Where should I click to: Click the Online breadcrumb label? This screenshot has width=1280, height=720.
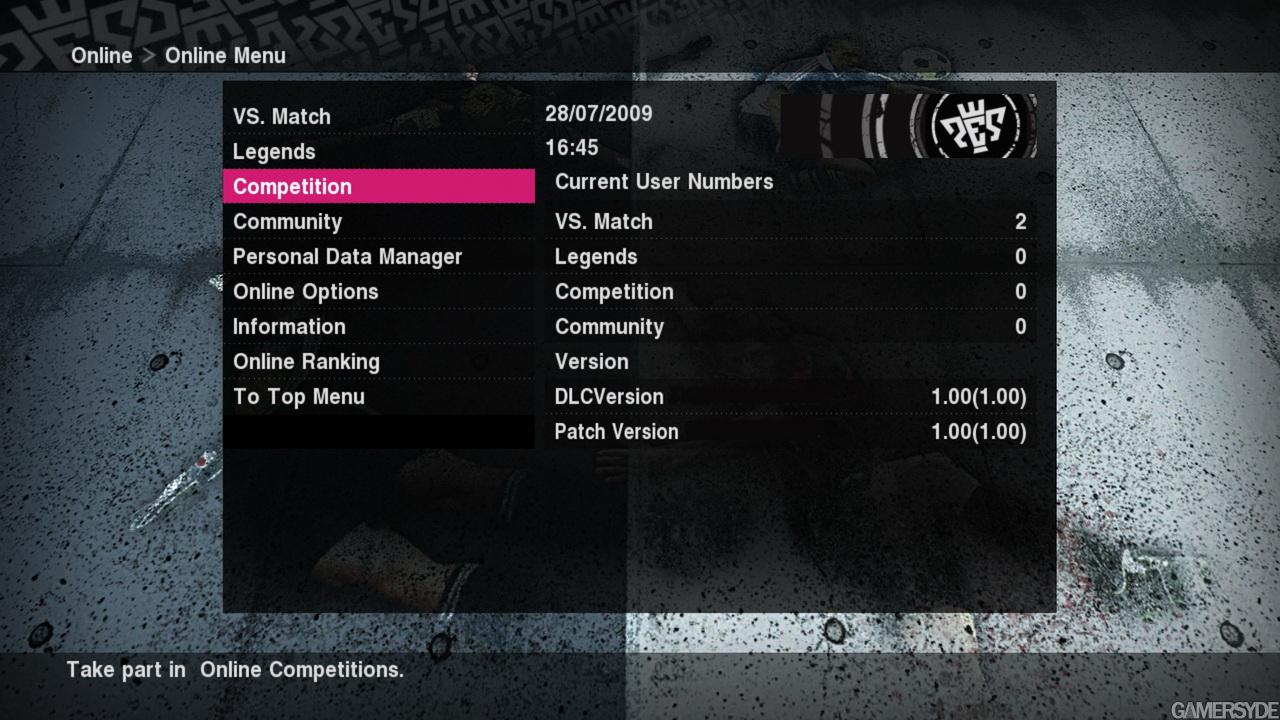(x=101, y=56)
